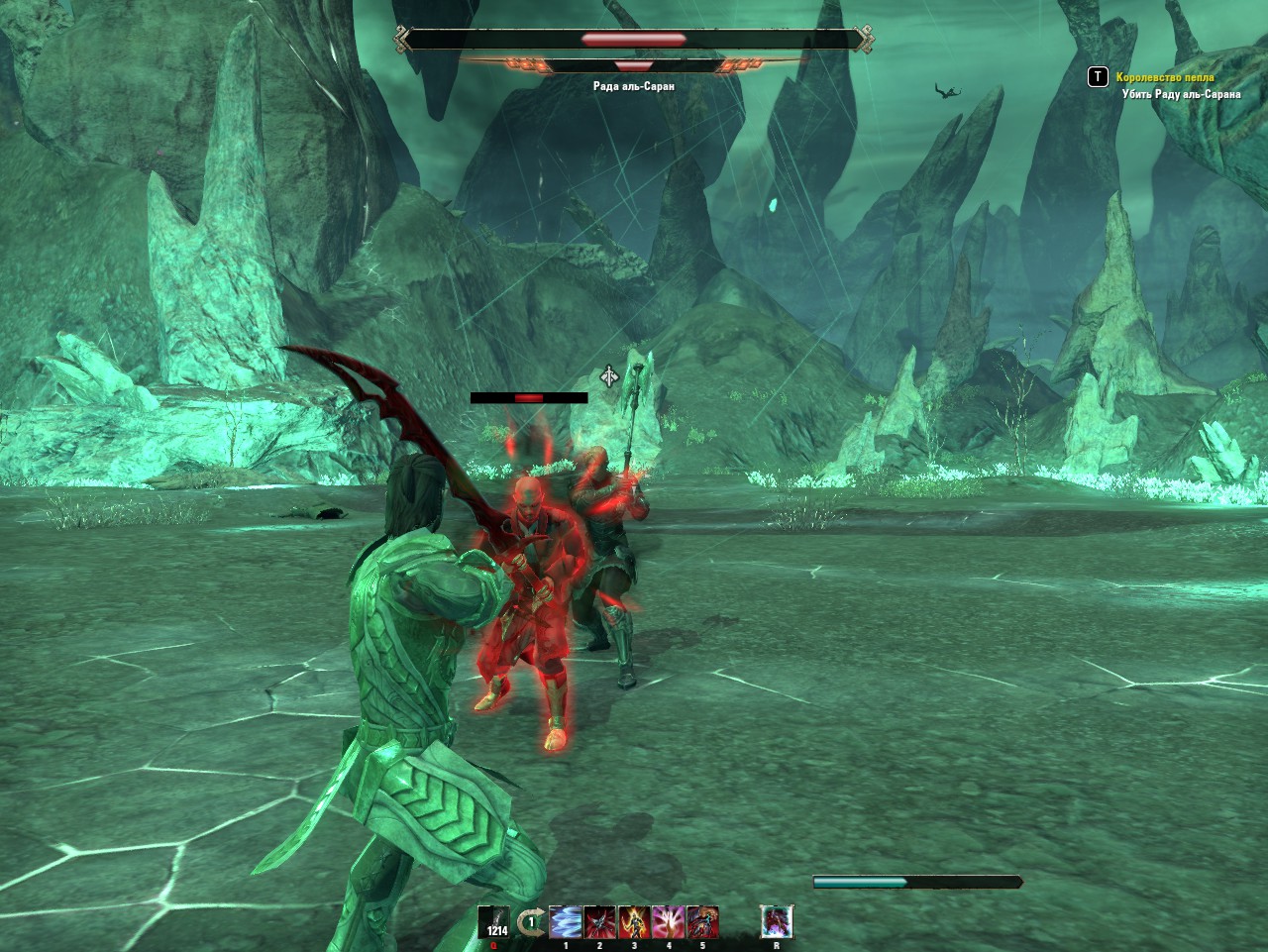1268x952 pixels.
Task: Activate the blue whirlwind ability
Action: click(x=566, y=922)
